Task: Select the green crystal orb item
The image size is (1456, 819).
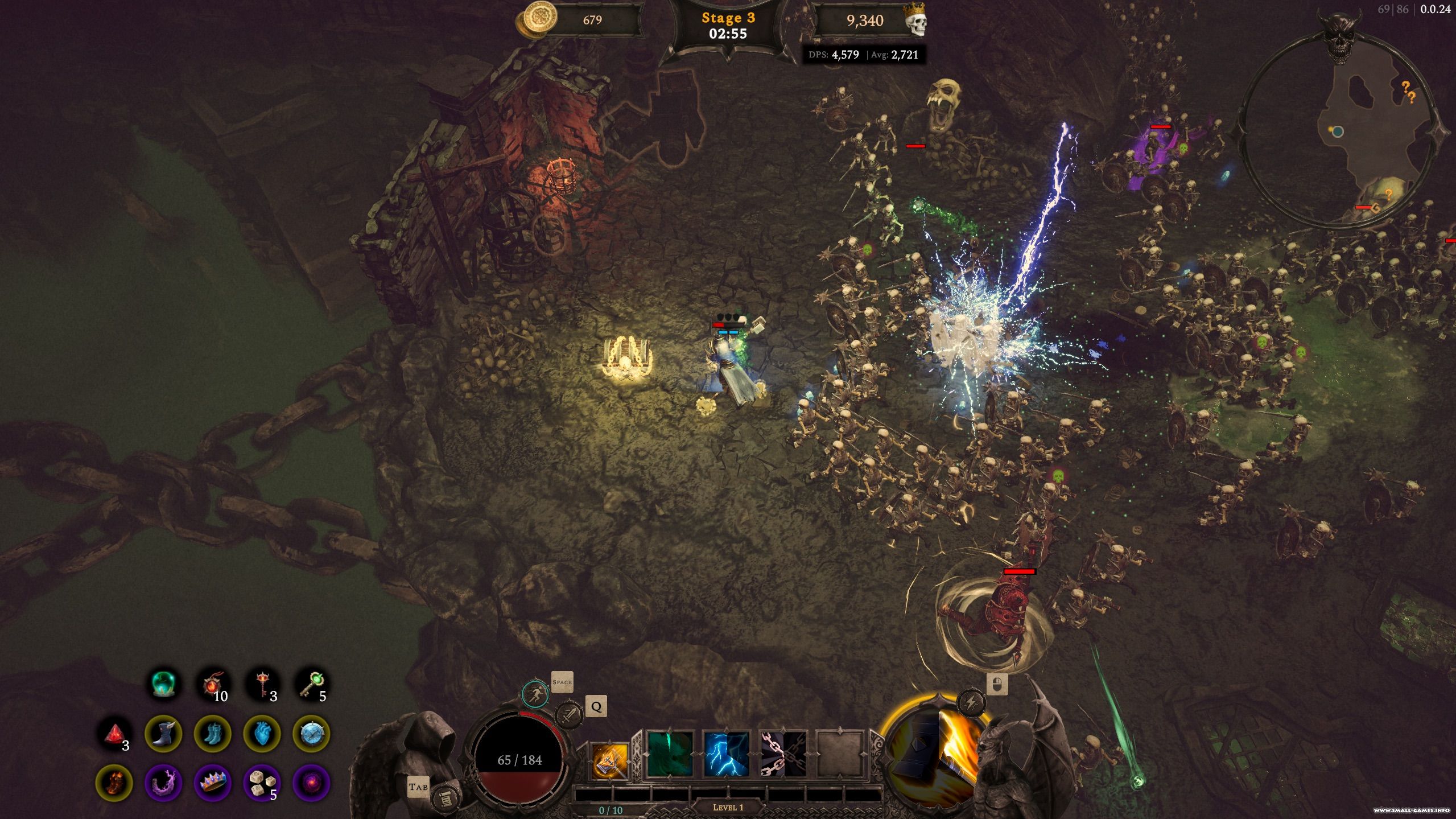Action: 164,684
